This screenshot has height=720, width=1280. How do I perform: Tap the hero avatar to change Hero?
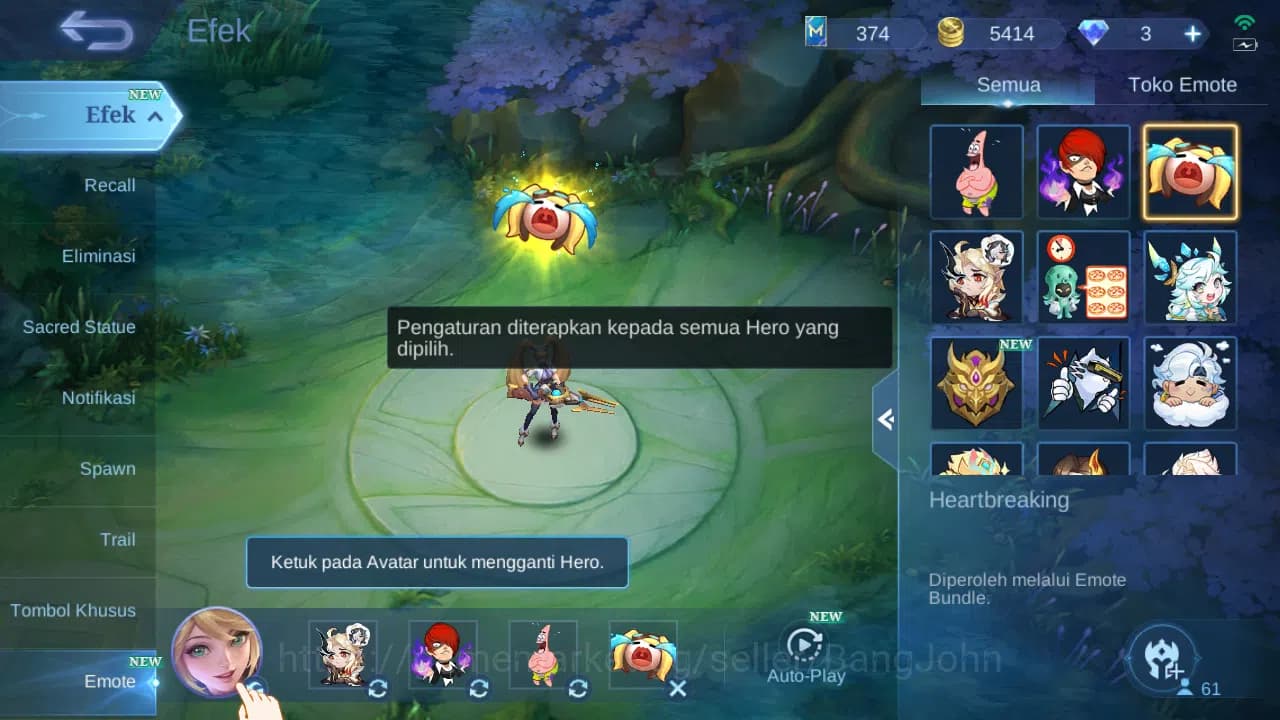pyautogui.click(x=218, y=655)
